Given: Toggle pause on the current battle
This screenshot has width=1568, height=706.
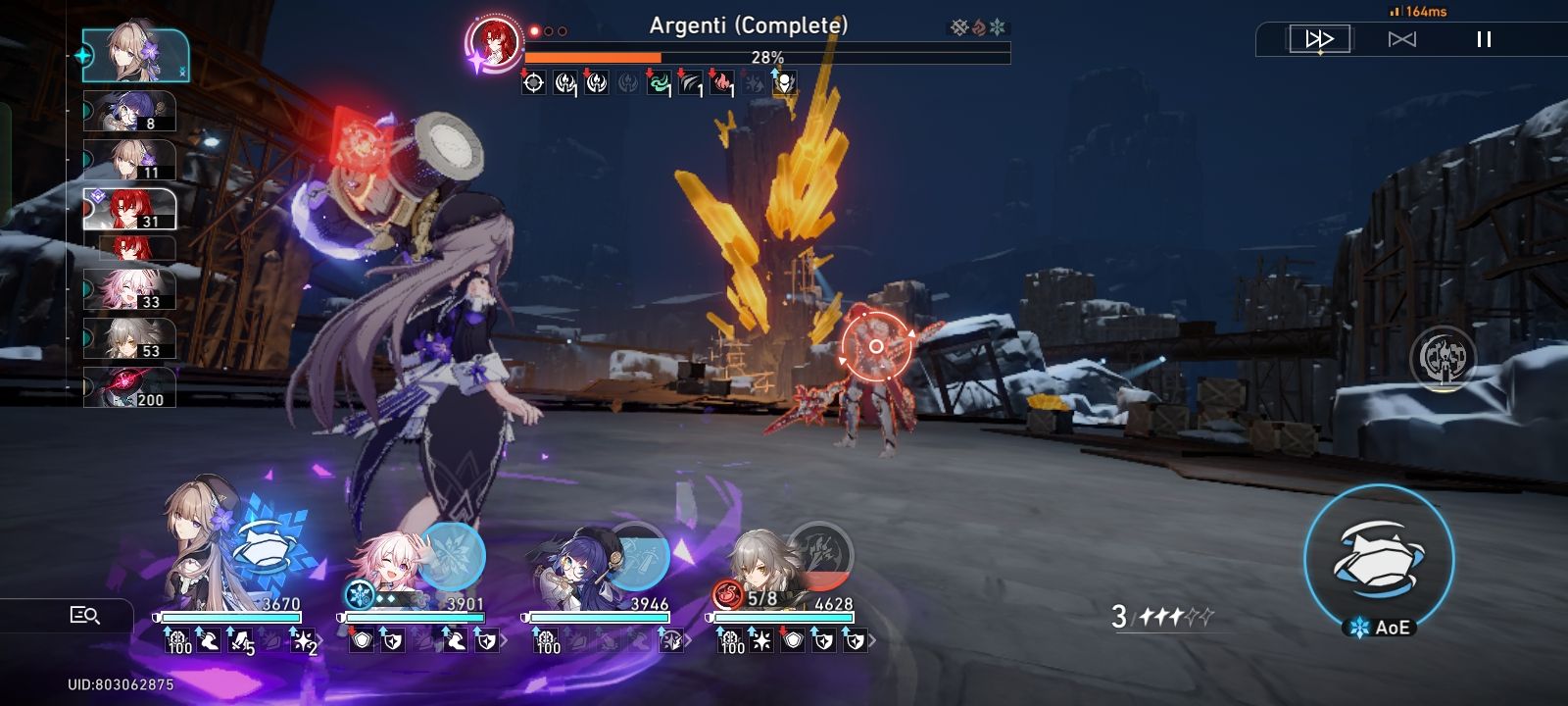Looking at the screenshot, I should [1481, 39].
